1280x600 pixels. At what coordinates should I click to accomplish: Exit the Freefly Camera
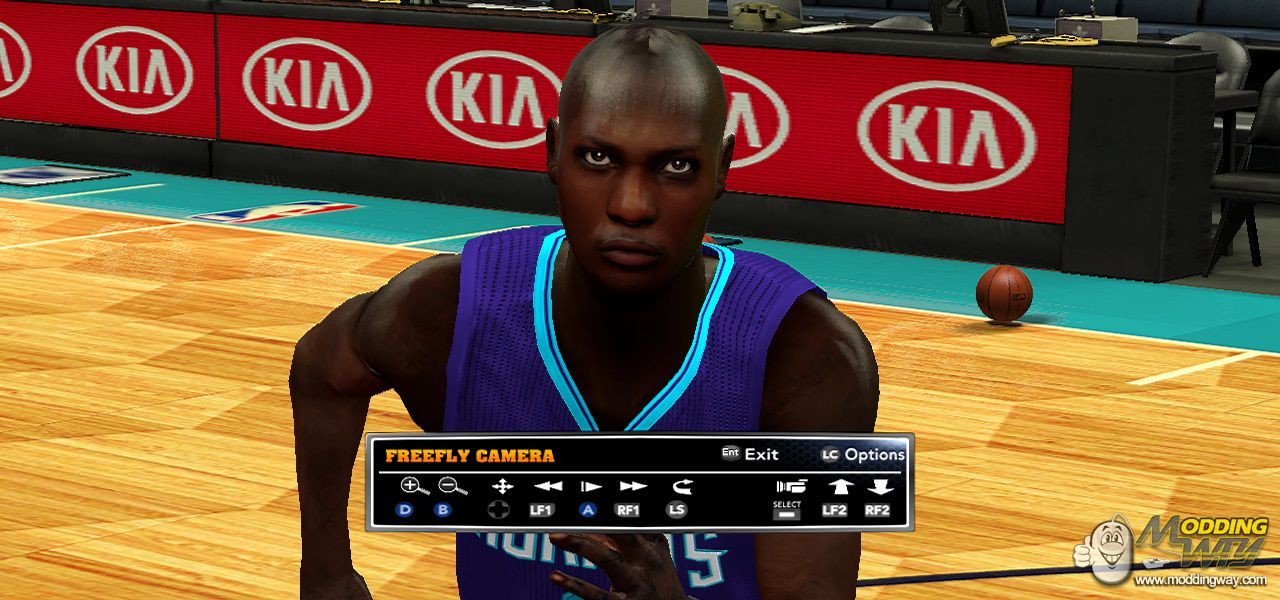(750, 454)
